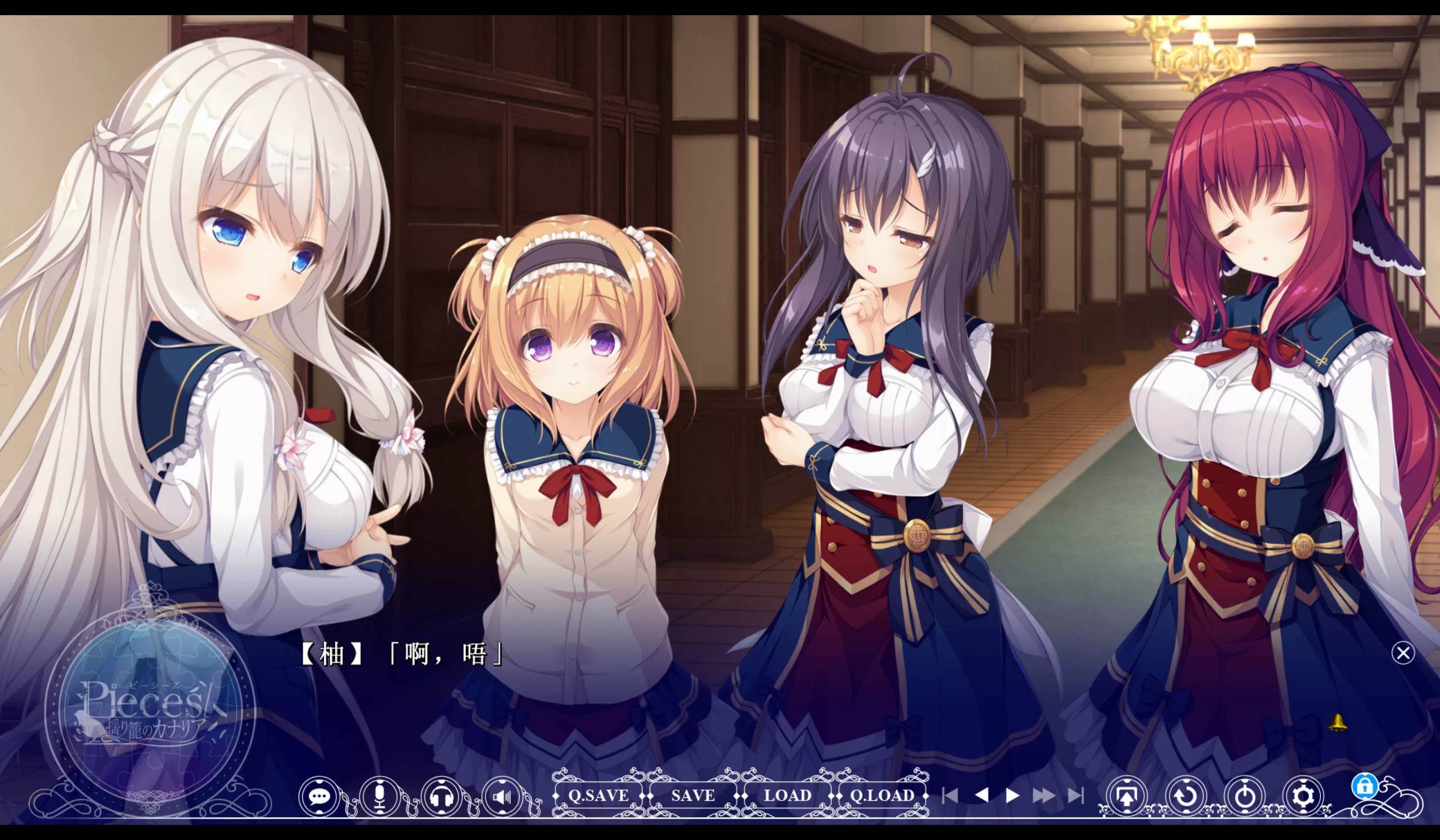Screen dimensions: 1440x840
Task: Click the golden bell icon
Action: [x=1338, y=722]
